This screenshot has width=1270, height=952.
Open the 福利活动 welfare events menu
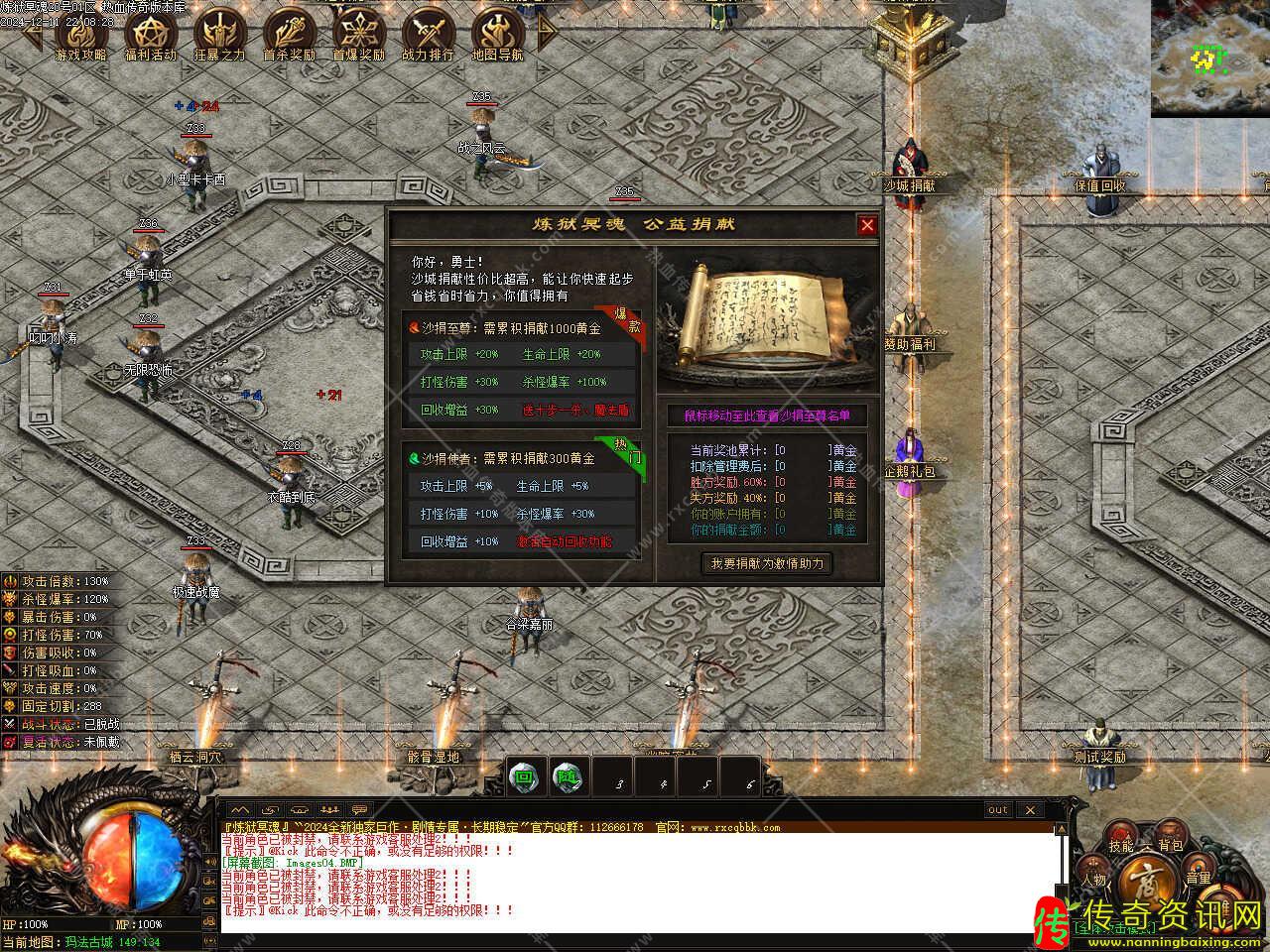tap(150, 36)
